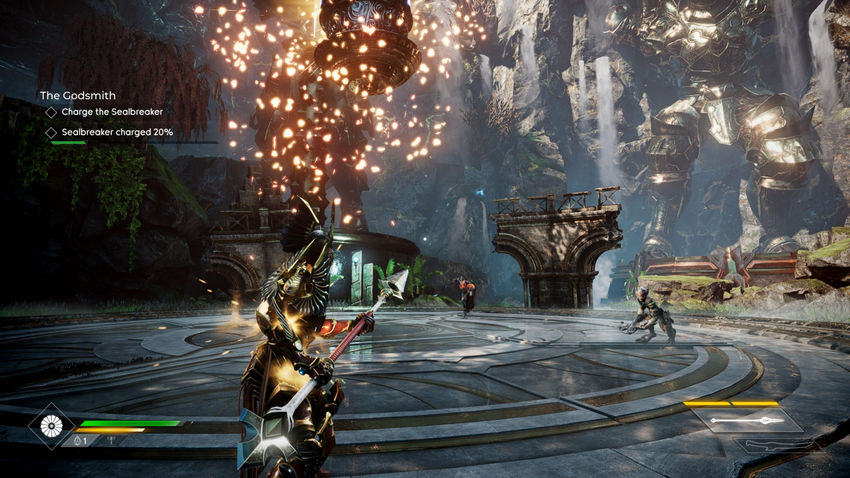This screenshot has height=478, width=850.
Task: Click the white shield emblem diamond icon
Action: 49,427
